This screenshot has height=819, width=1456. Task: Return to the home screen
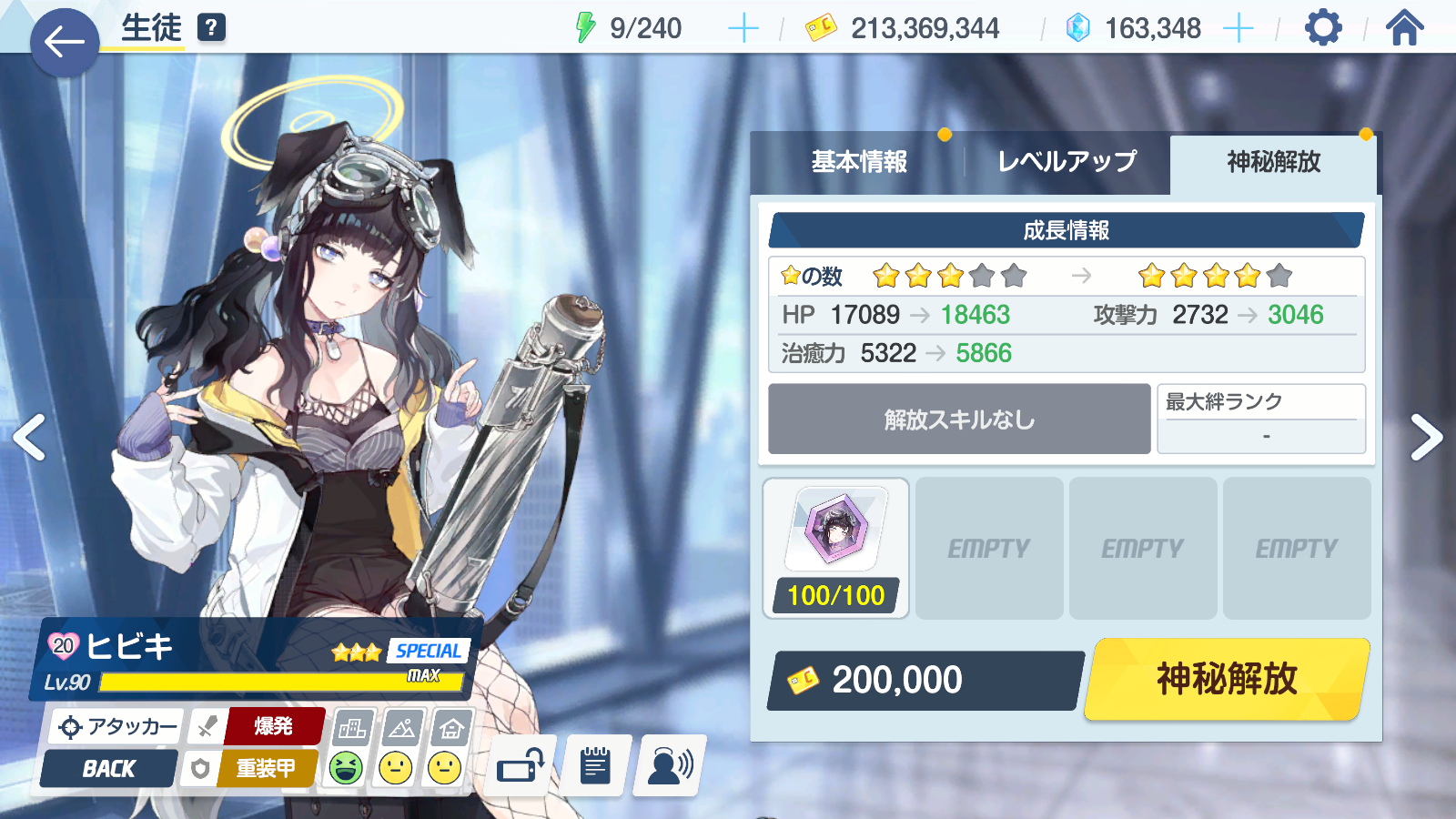pyautogui.click(x=1404, y=28)
